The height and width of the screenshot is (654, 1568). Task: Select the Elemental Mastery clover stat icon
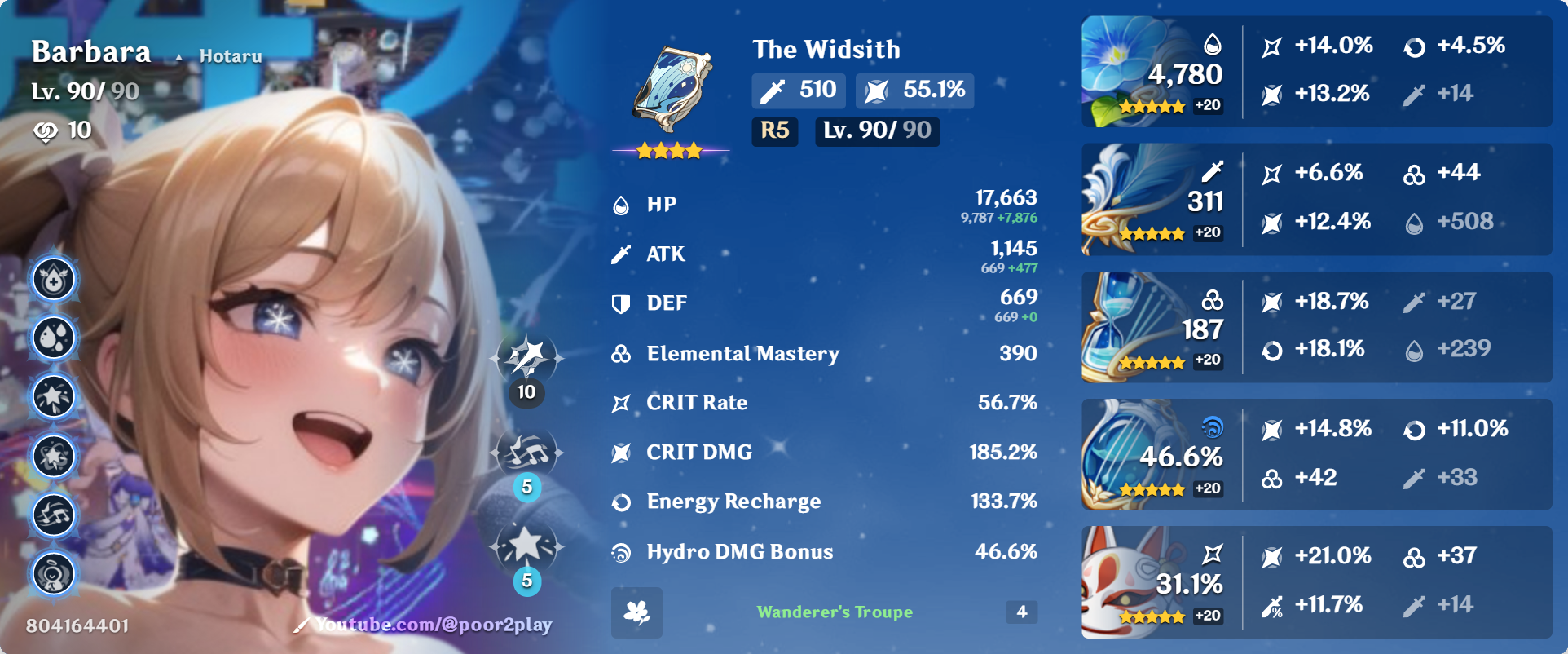[622, 354]
